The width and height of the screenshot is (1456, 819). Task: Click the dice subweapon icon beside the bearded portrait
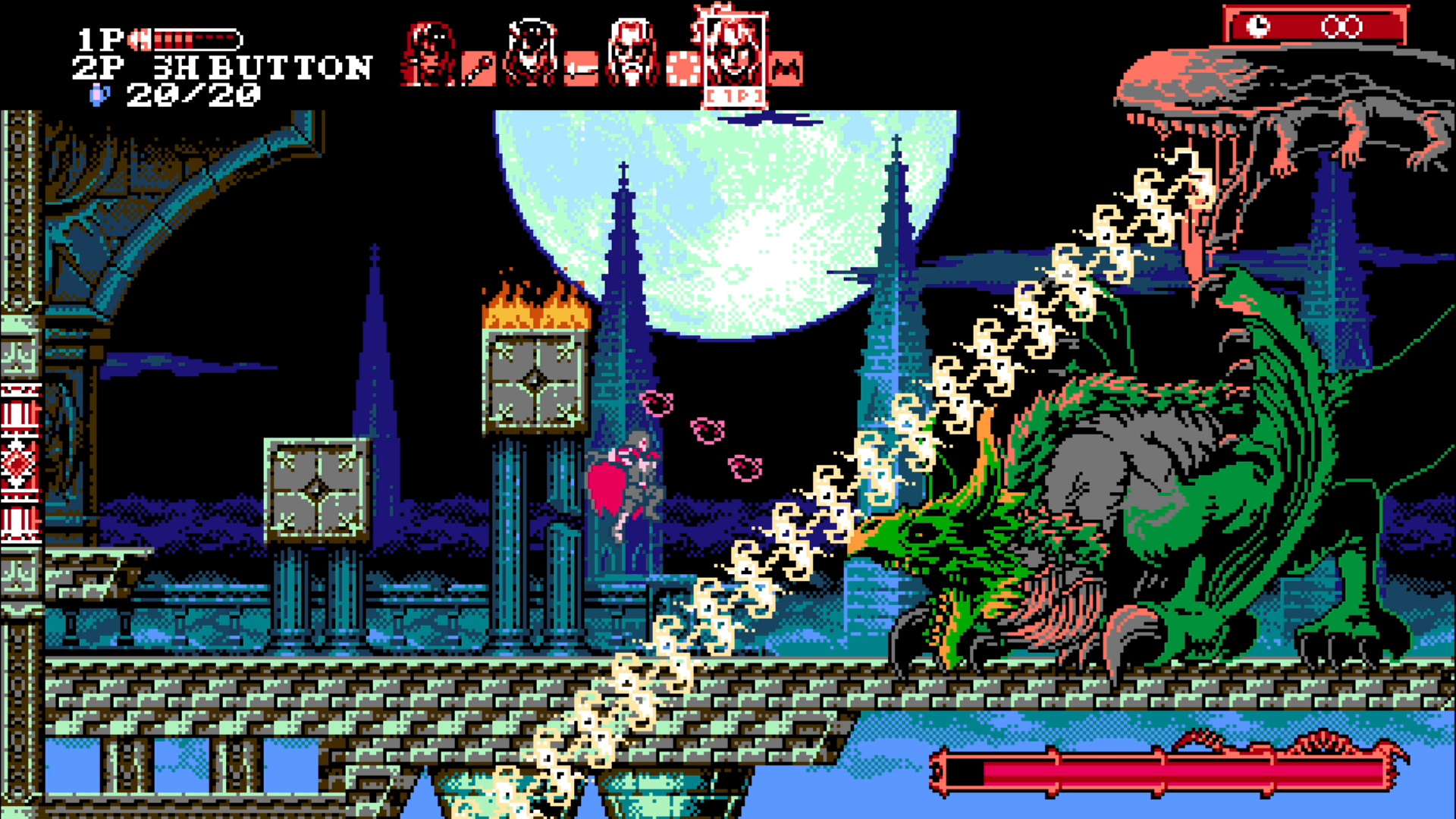coord(682,67)
